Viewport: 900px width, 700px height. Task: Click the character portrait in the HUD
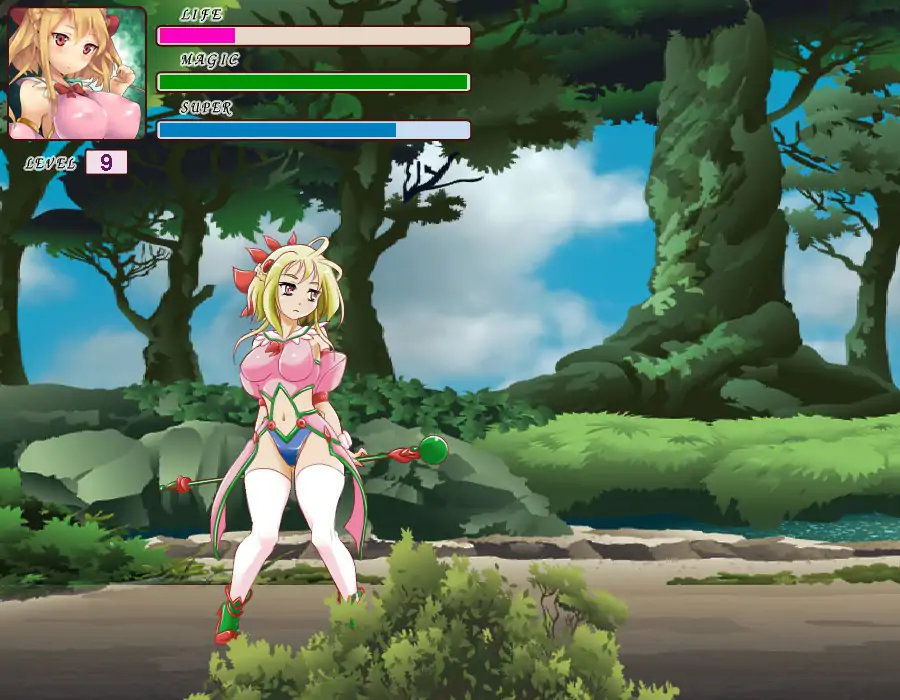(x=77, y=72)
